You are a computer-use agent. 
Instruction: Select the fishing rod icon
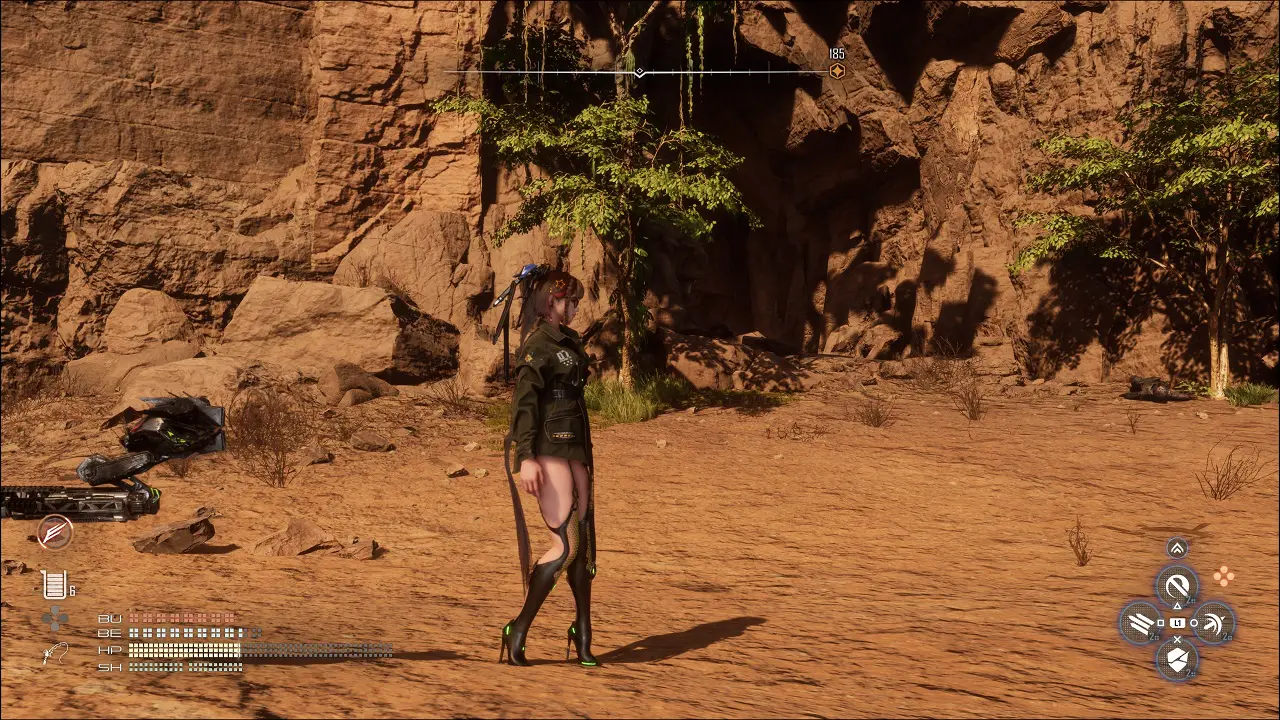tap(54, 655)
